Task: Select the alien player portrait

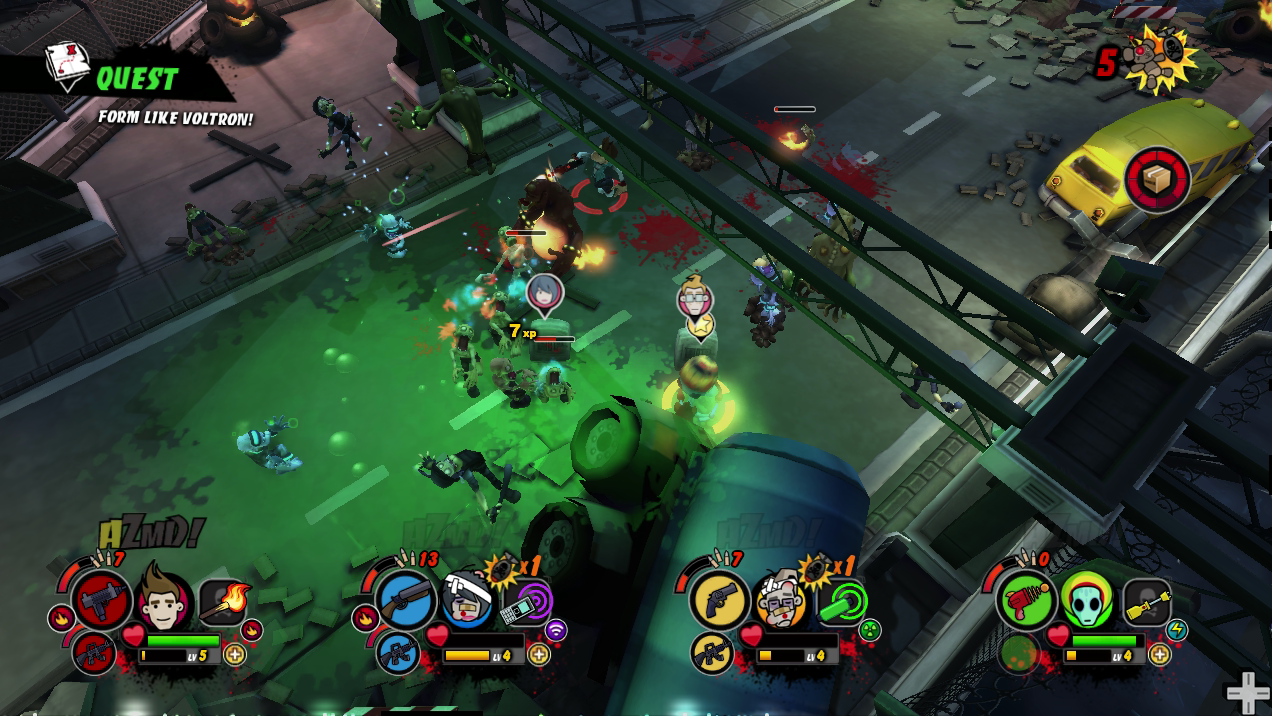Action: [x=1087, y=599]
